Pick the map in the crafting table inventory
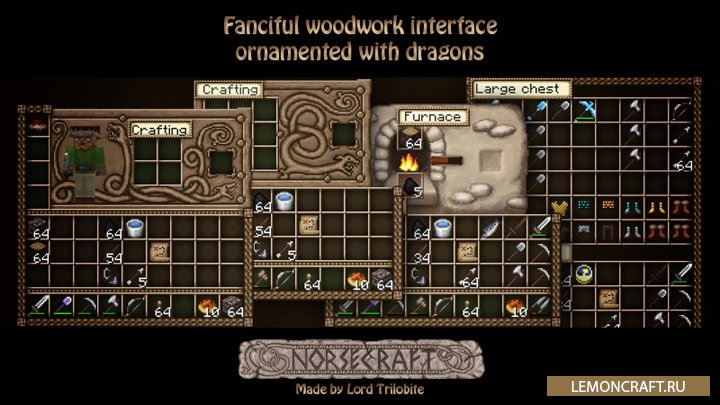Image resolution: width=720 pixels, height=405 pixels. pos(309,225)
